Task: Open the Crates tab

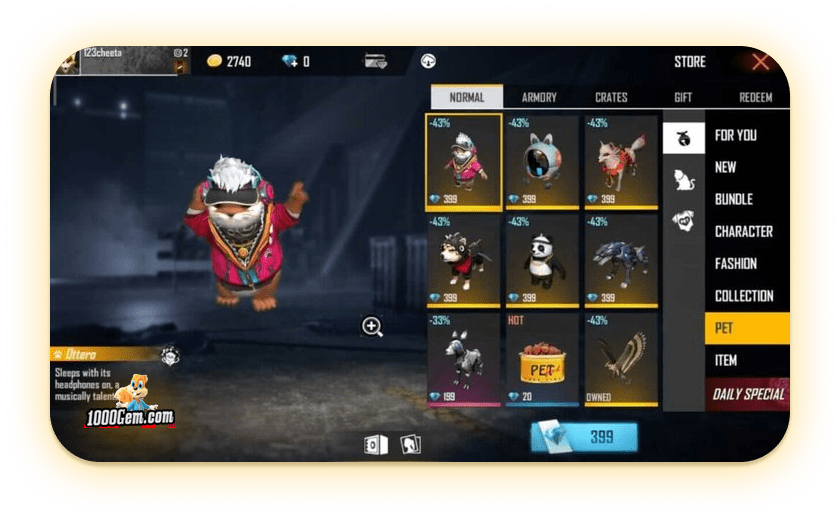Action: pyautogui.click(x=611, y=97)
